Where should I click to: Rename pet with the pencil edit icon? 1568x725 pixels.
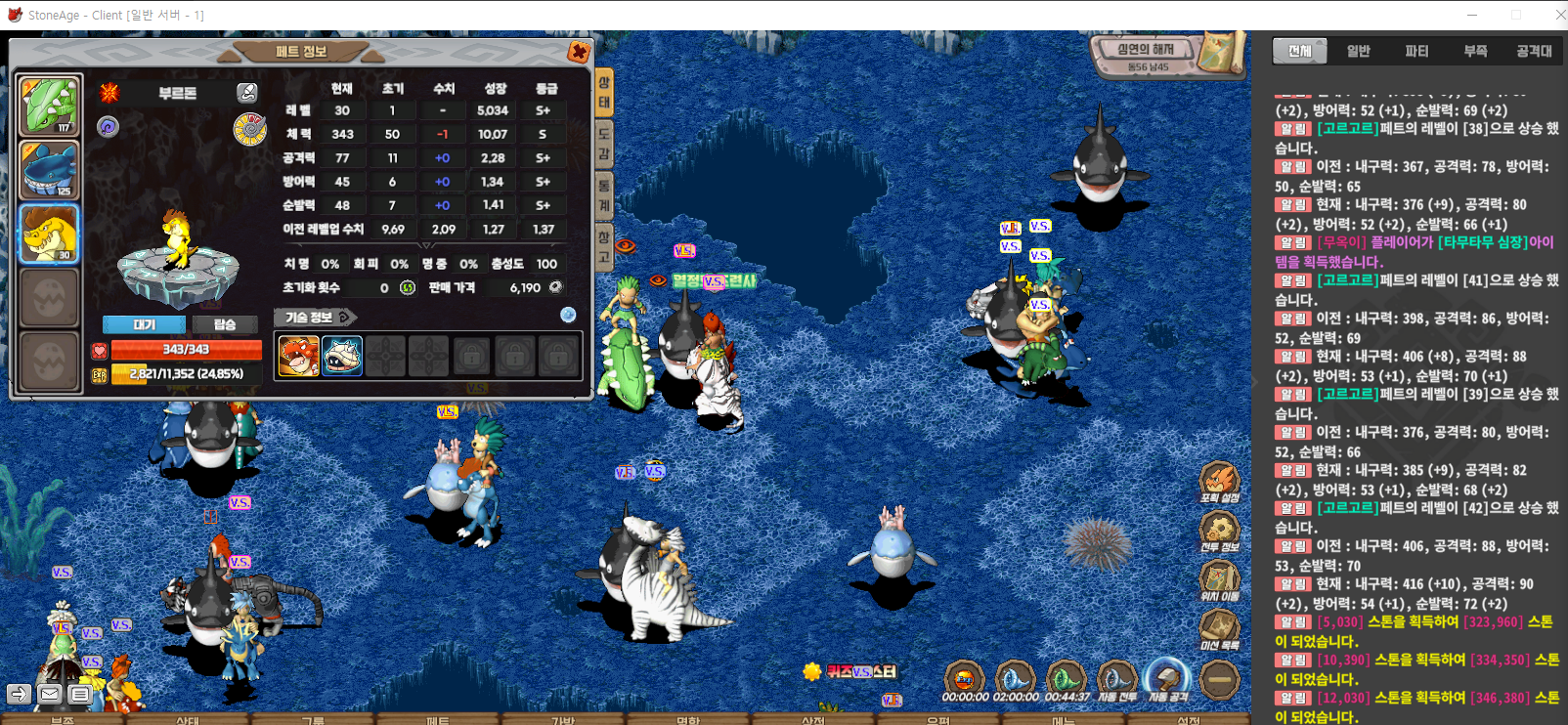(x=247, y=93)
